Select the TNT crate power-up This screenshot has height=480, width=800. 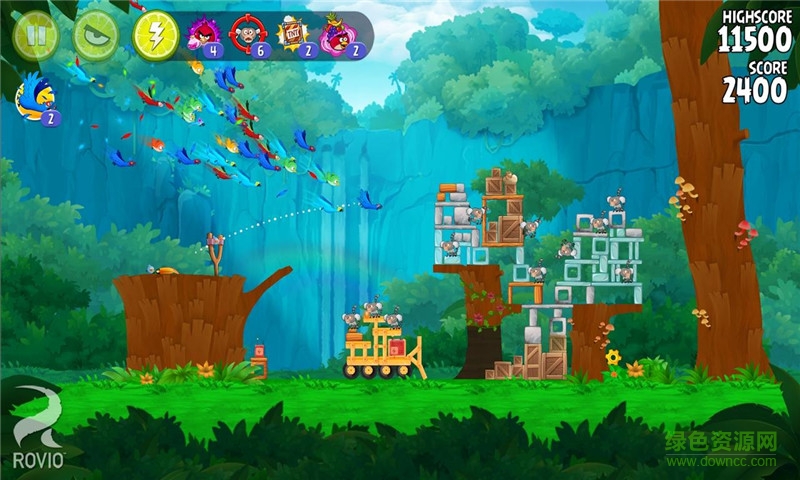pyautogui.click(x=293, y=36)
